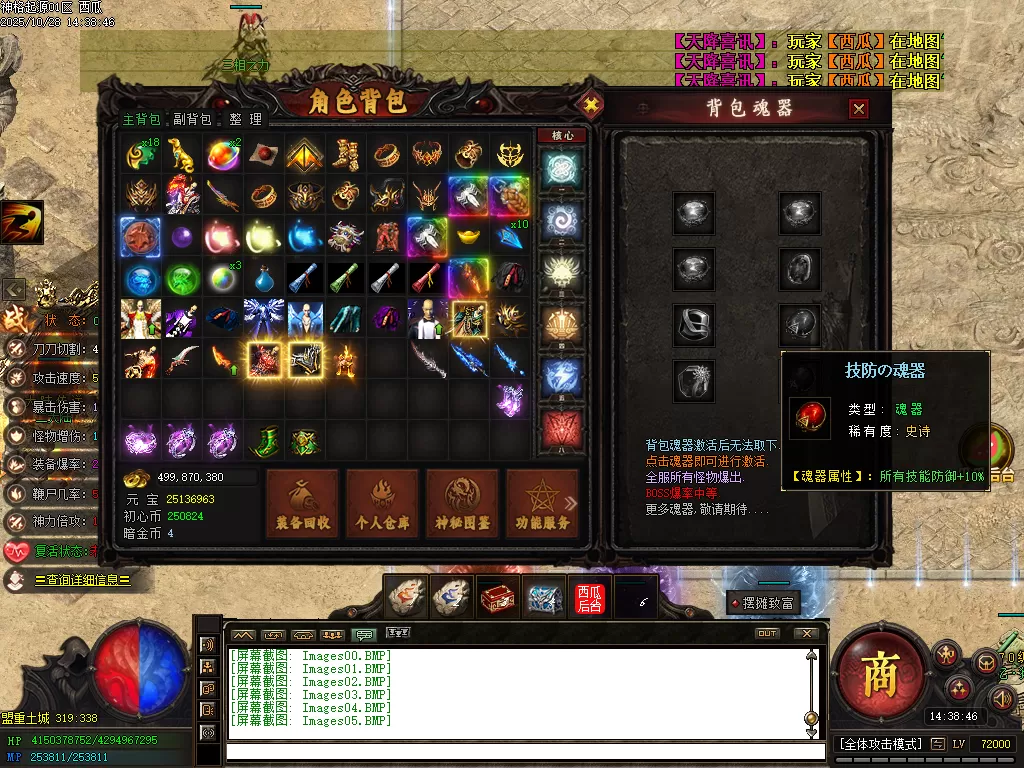Close the 角色背包 inventory window

[591, 104]
